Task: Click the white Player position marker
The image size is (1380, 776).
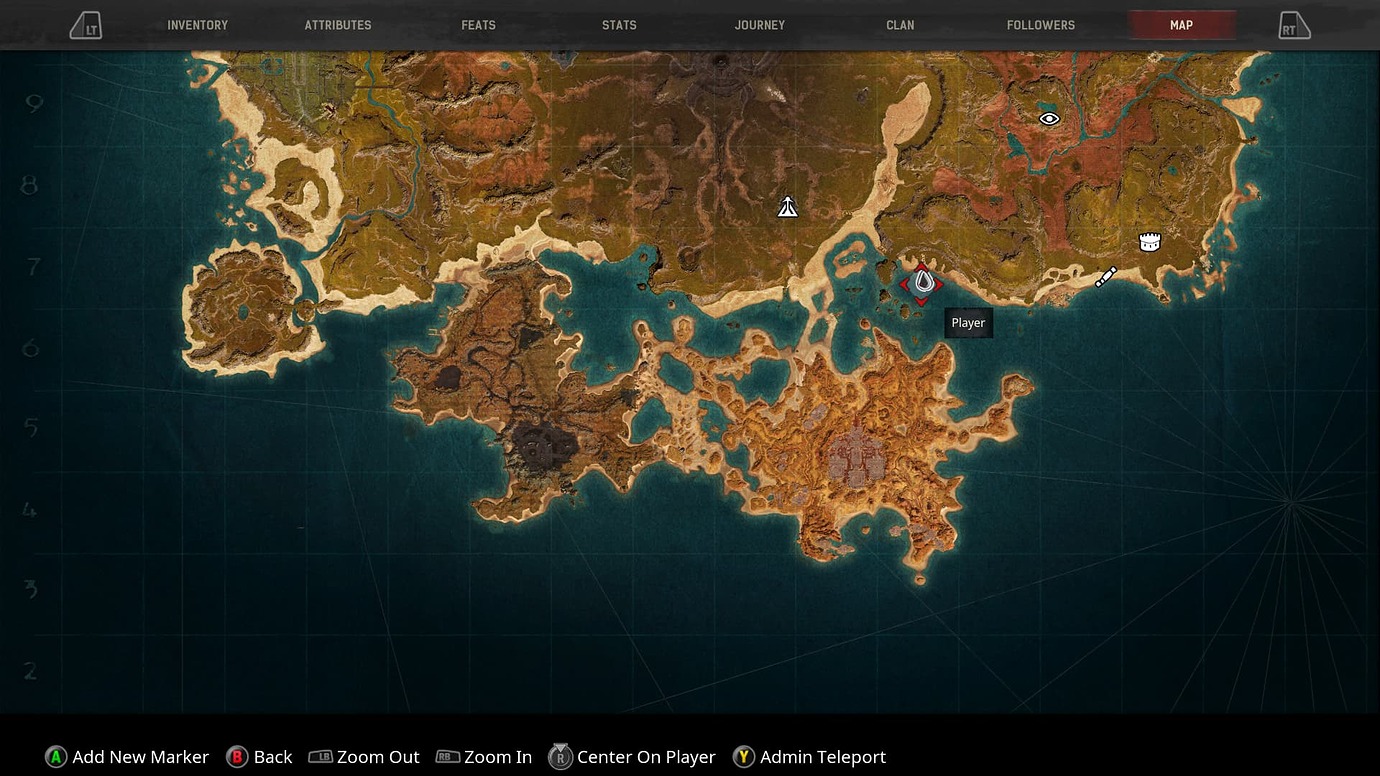Action: (x=922, y=280)
